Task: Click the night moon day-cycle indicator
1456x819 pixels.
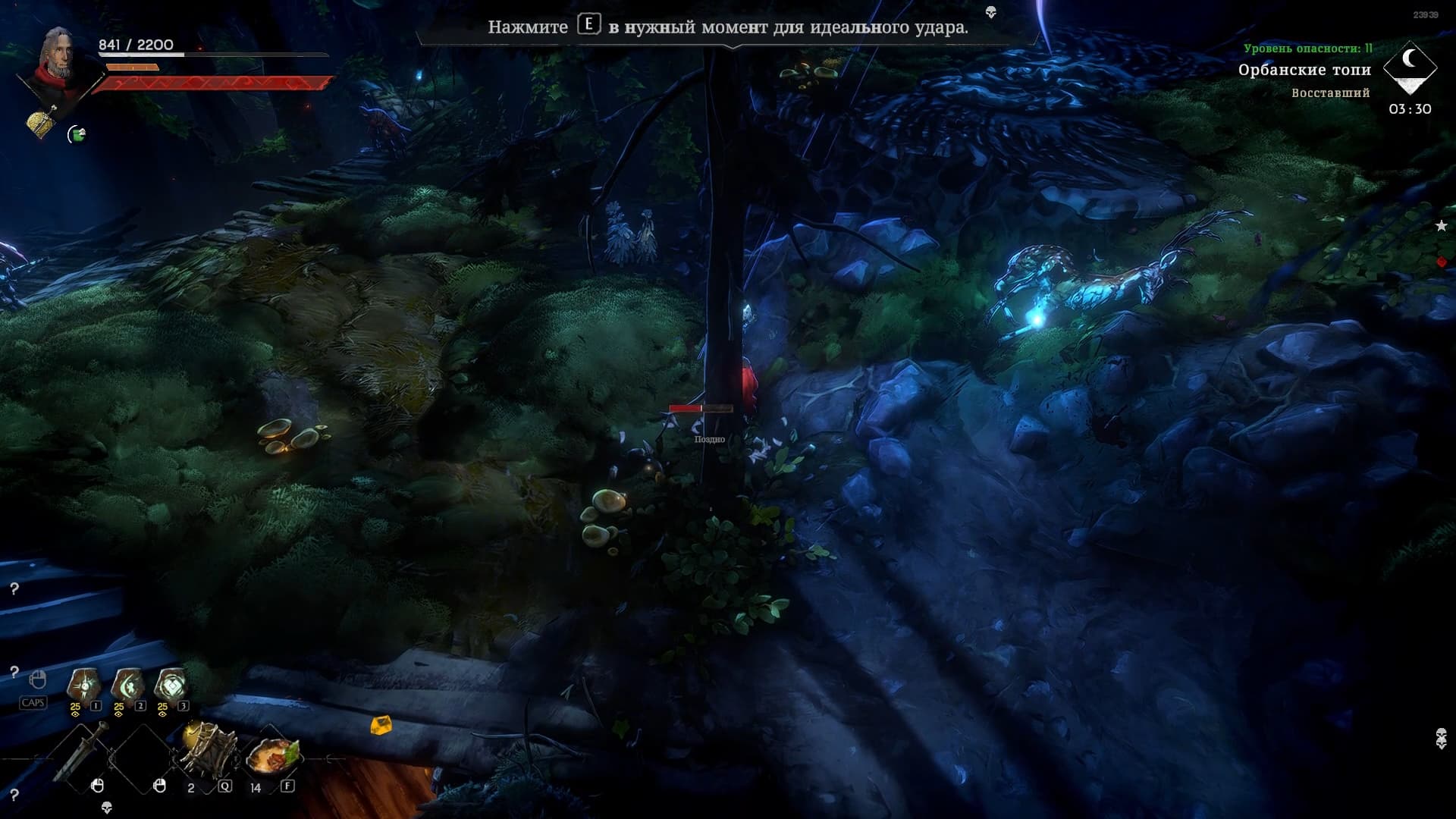Action: pyautogui.click(x=1410, y=63)
